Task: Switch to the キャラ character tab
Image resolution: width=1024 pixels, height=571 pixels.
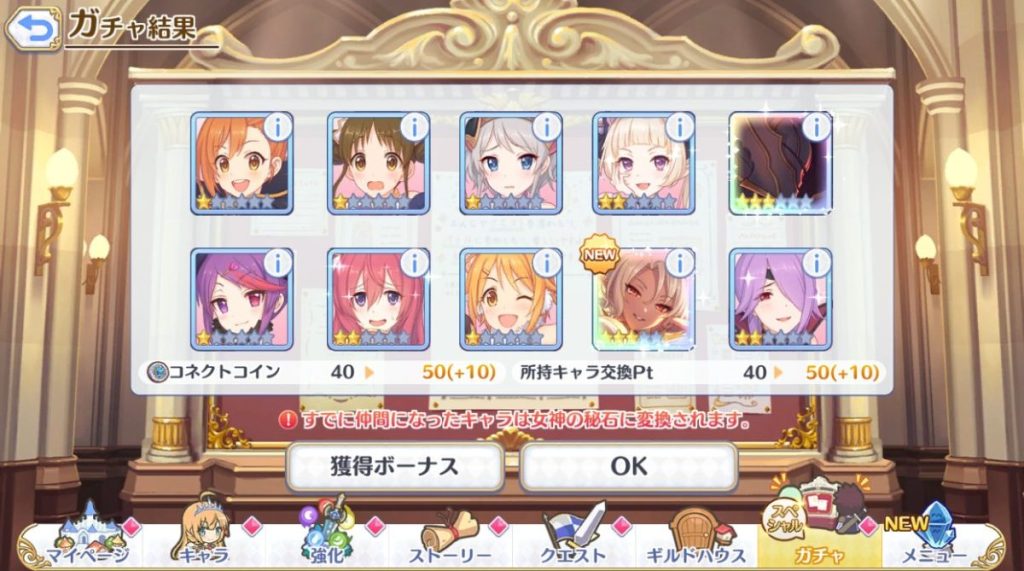Action: pos(204,541)
